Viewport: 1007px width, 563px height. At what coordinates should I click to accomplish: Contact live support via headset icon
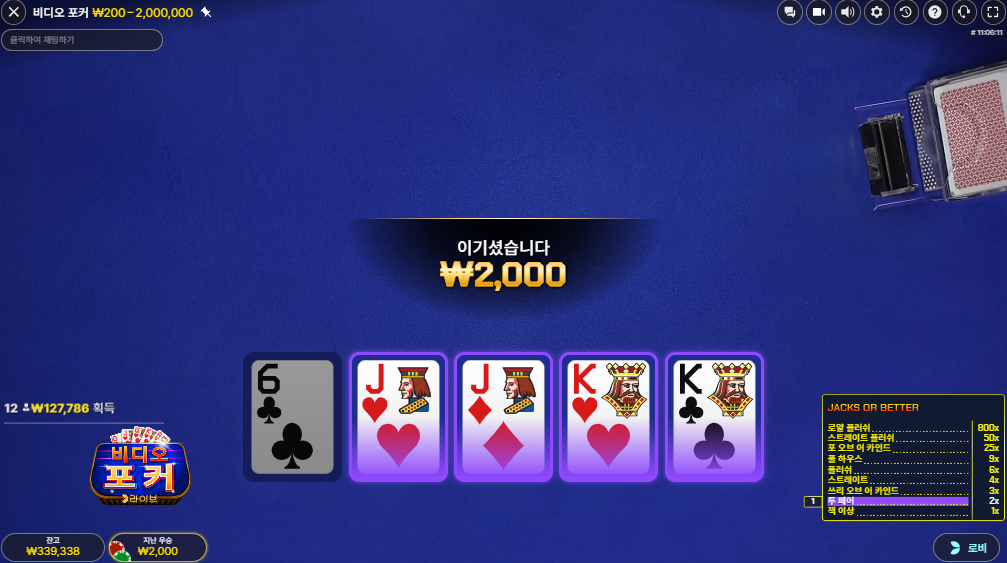click(x=964, y=13)
